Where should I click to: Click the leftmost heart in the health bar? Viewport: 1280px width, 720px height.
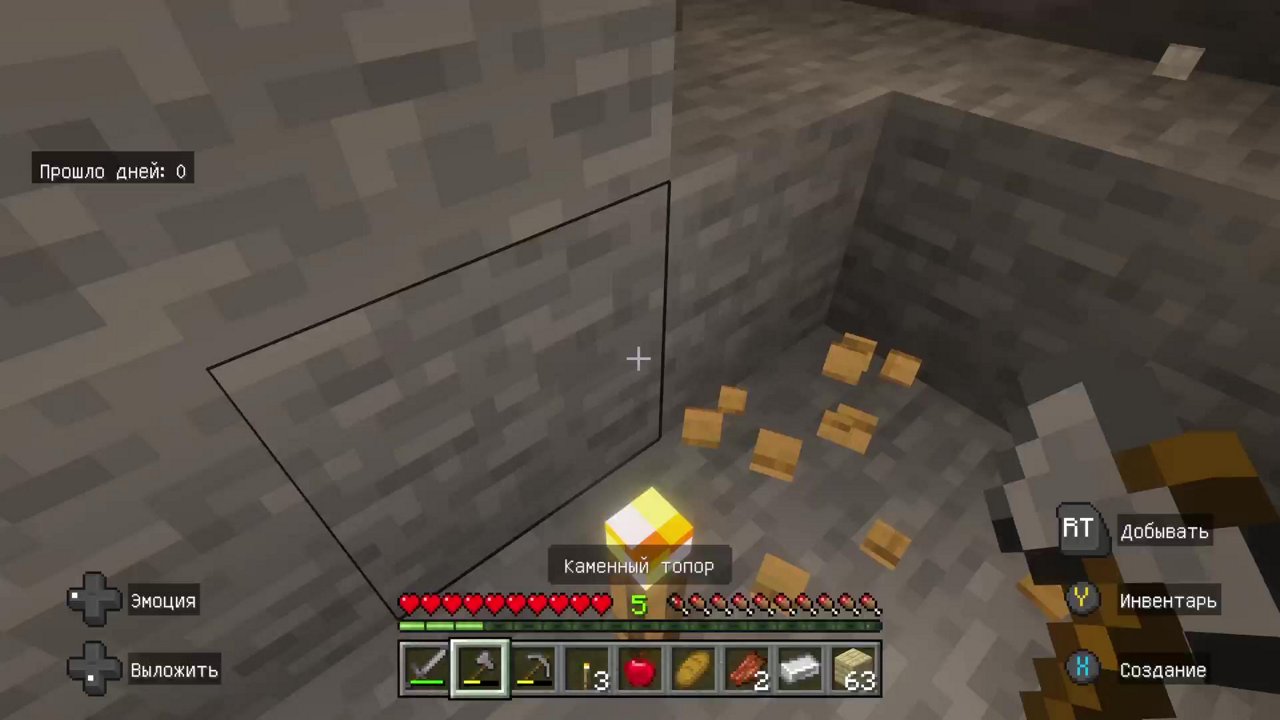[x=409, y=603]
